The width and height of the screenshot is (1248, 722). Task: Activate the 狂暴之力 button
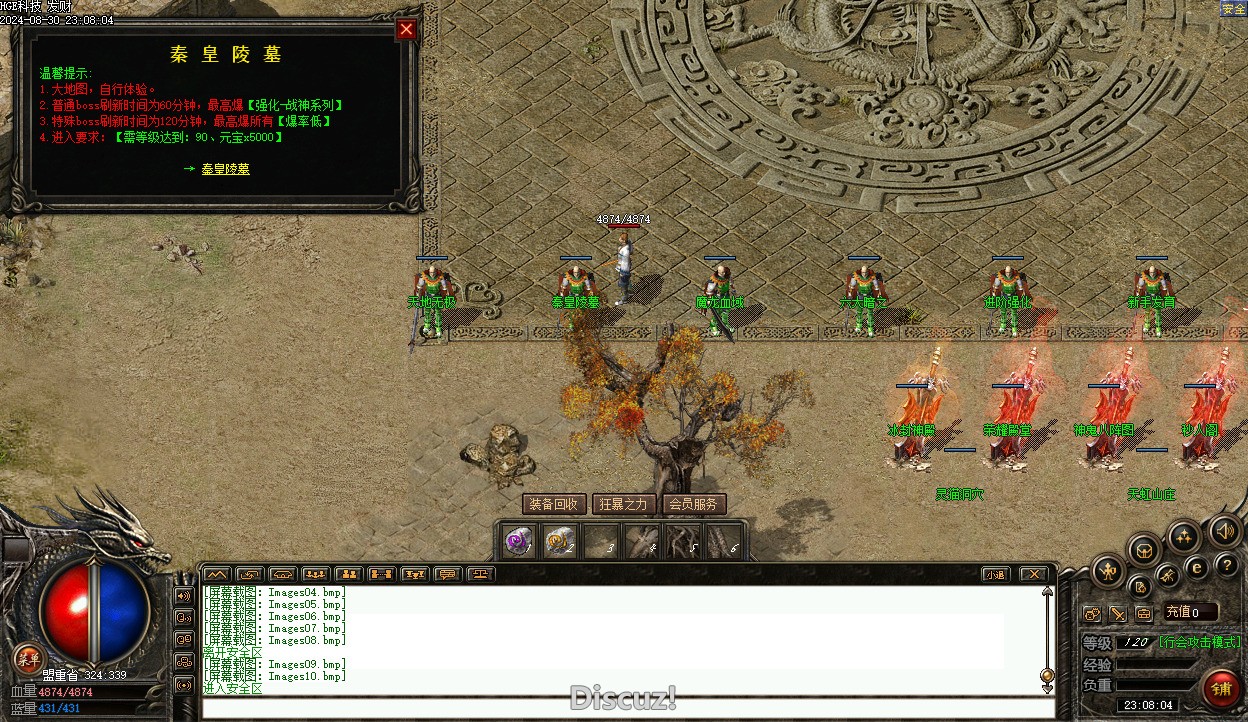pos(623,504)
